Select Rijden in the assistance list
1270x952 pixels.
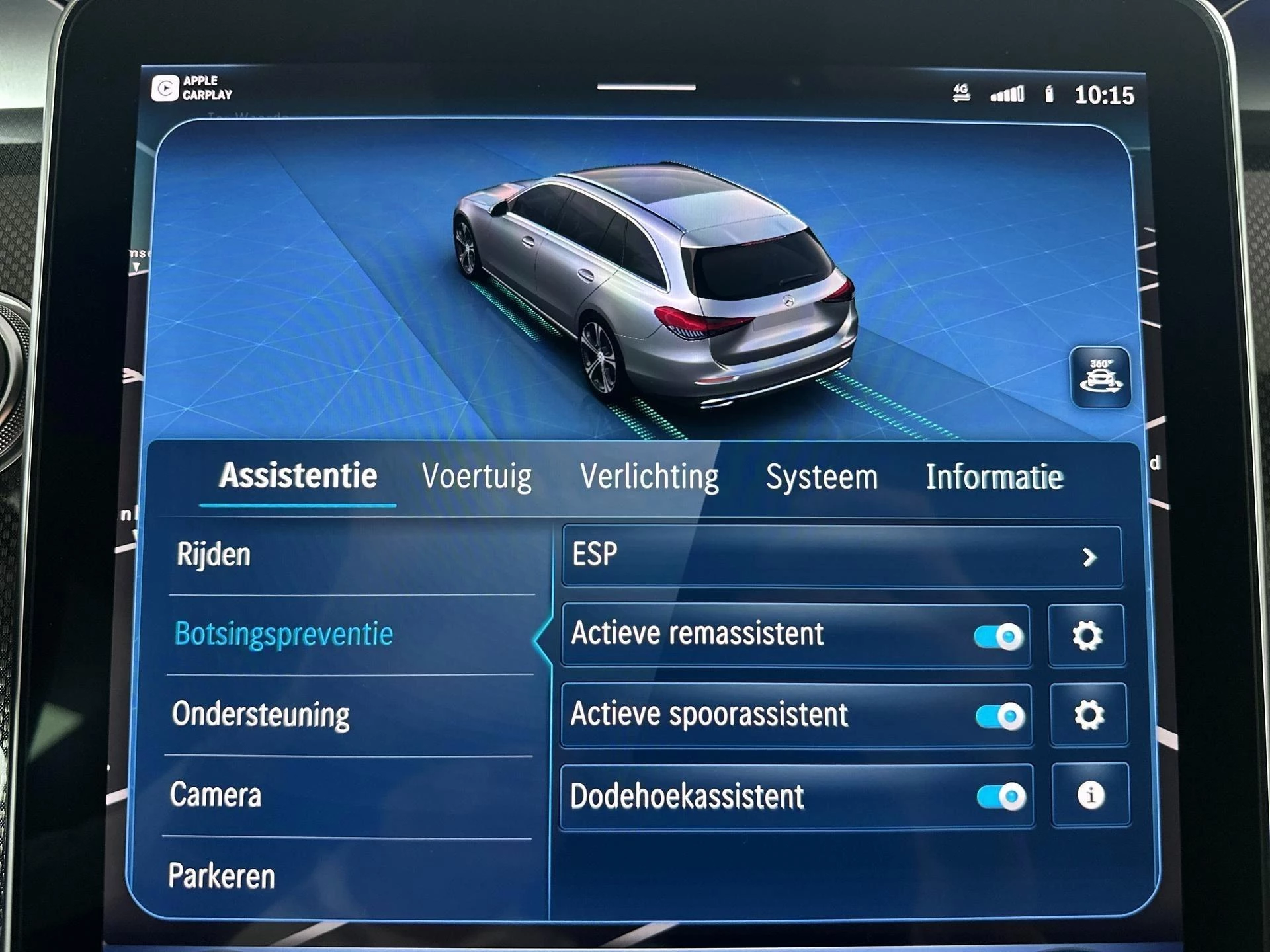(212, 555)
